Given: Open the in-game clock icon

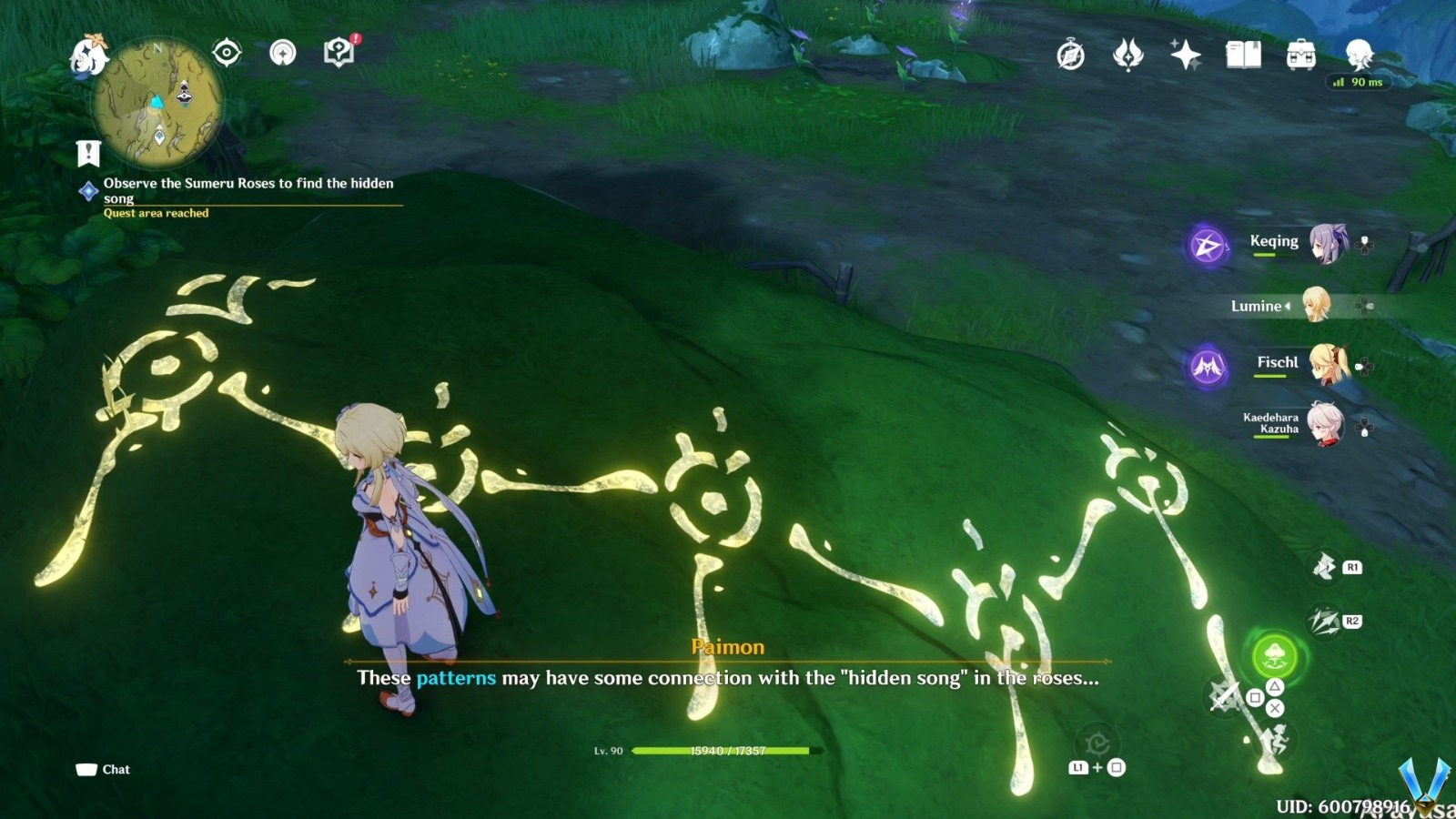Looking at the screenshot, I should pos(1068,56).
